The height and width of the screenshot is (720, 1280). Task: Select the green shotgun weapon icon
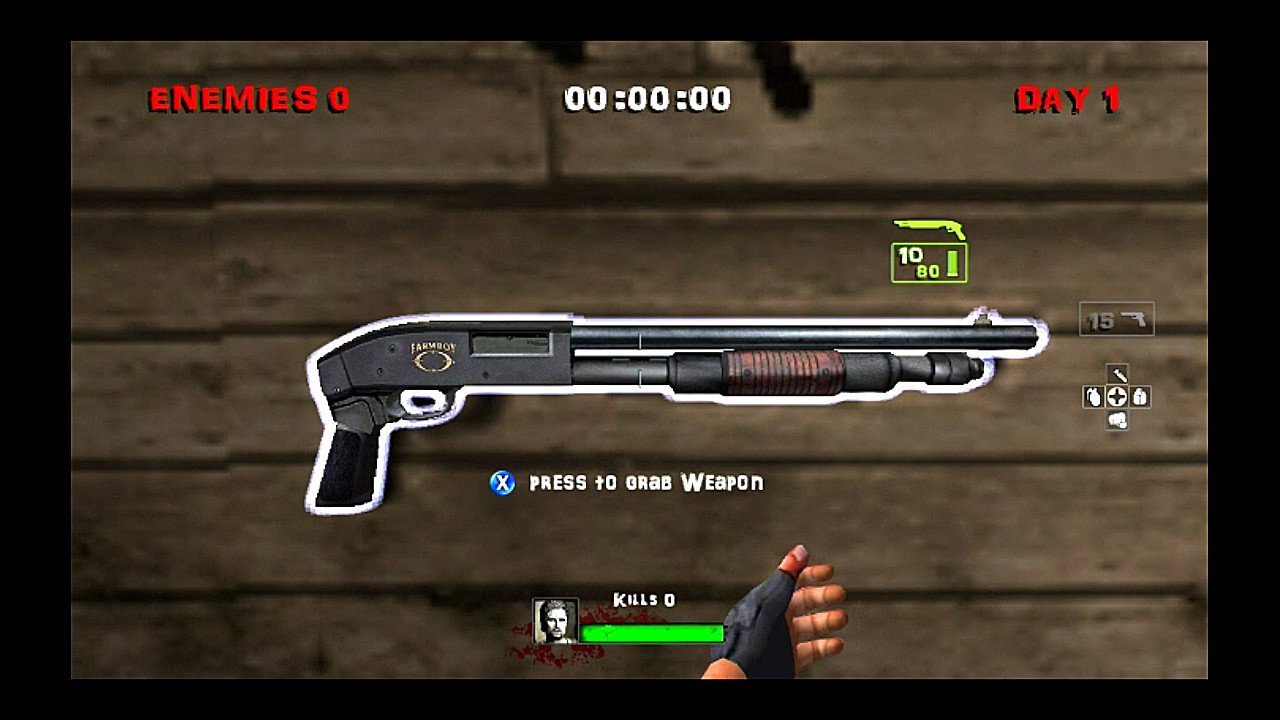tap(929, 229)
